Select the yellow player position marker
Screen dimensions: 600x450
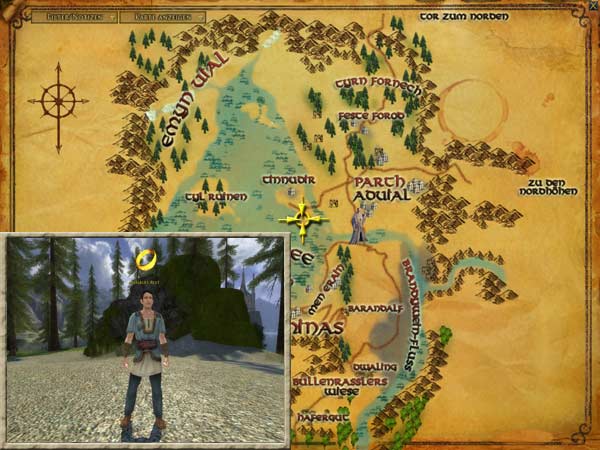point(303,217)
